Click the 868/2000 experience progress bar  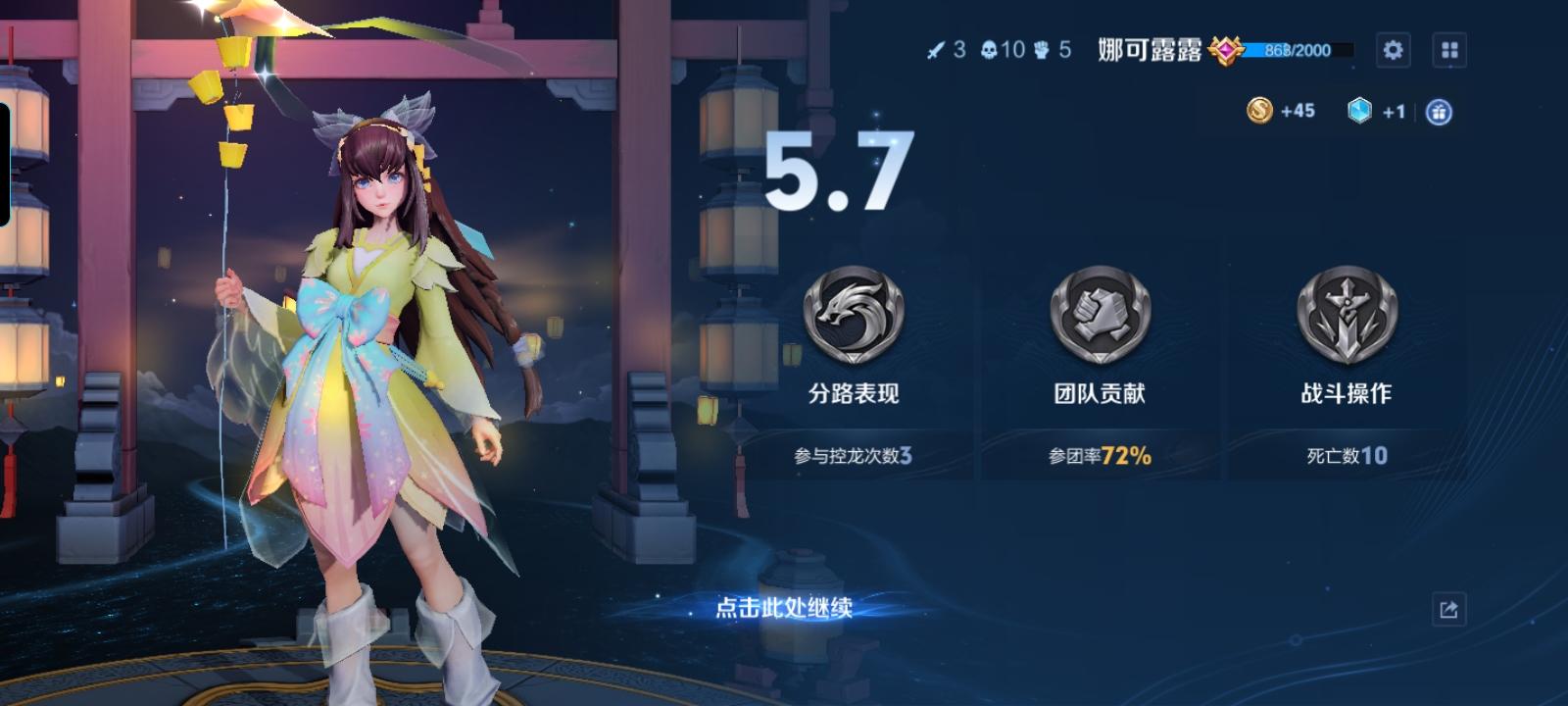tap(1294, 51)
